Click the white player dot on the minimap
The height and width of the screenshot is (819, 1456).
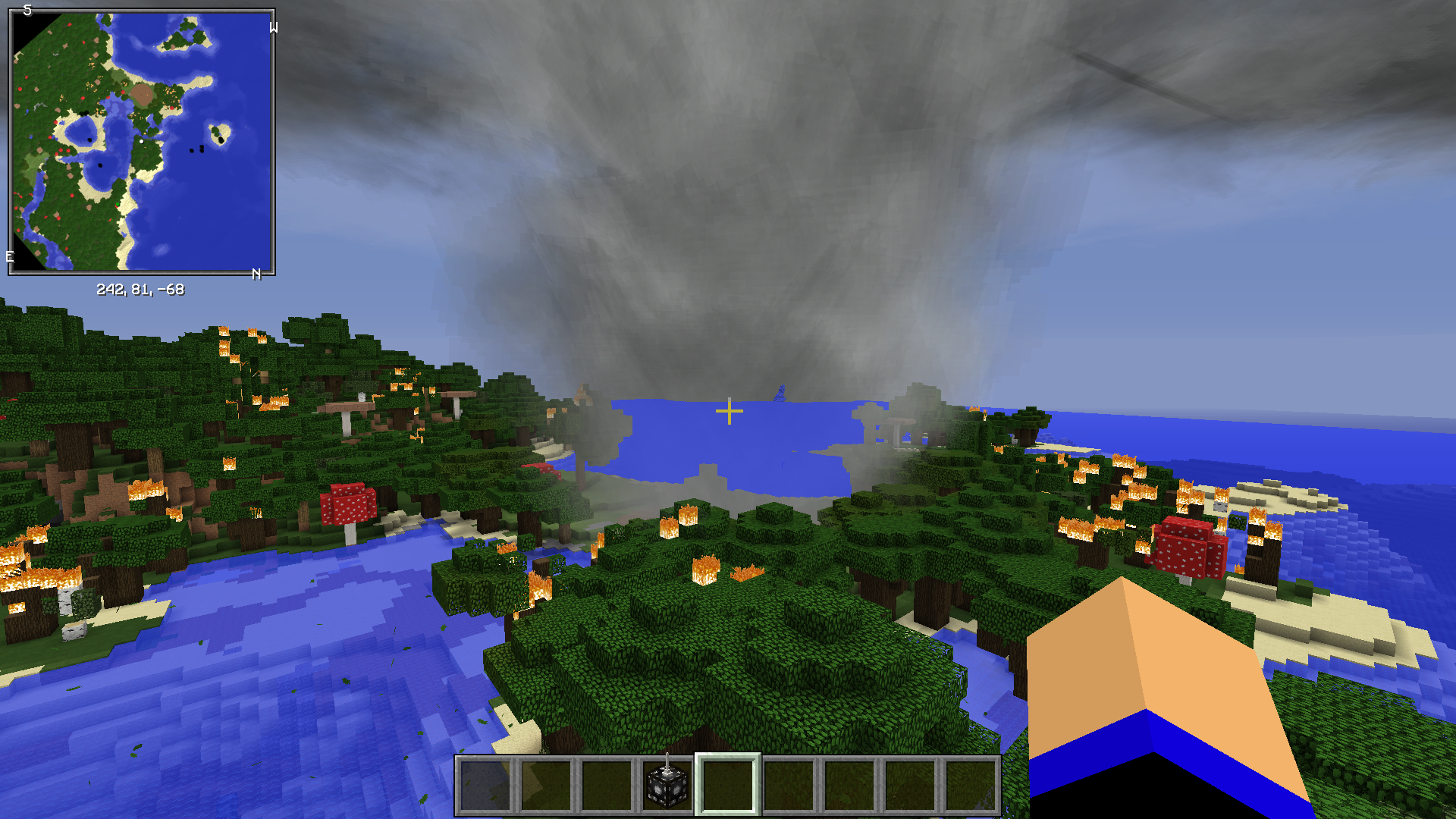click(x=141, y=141)
